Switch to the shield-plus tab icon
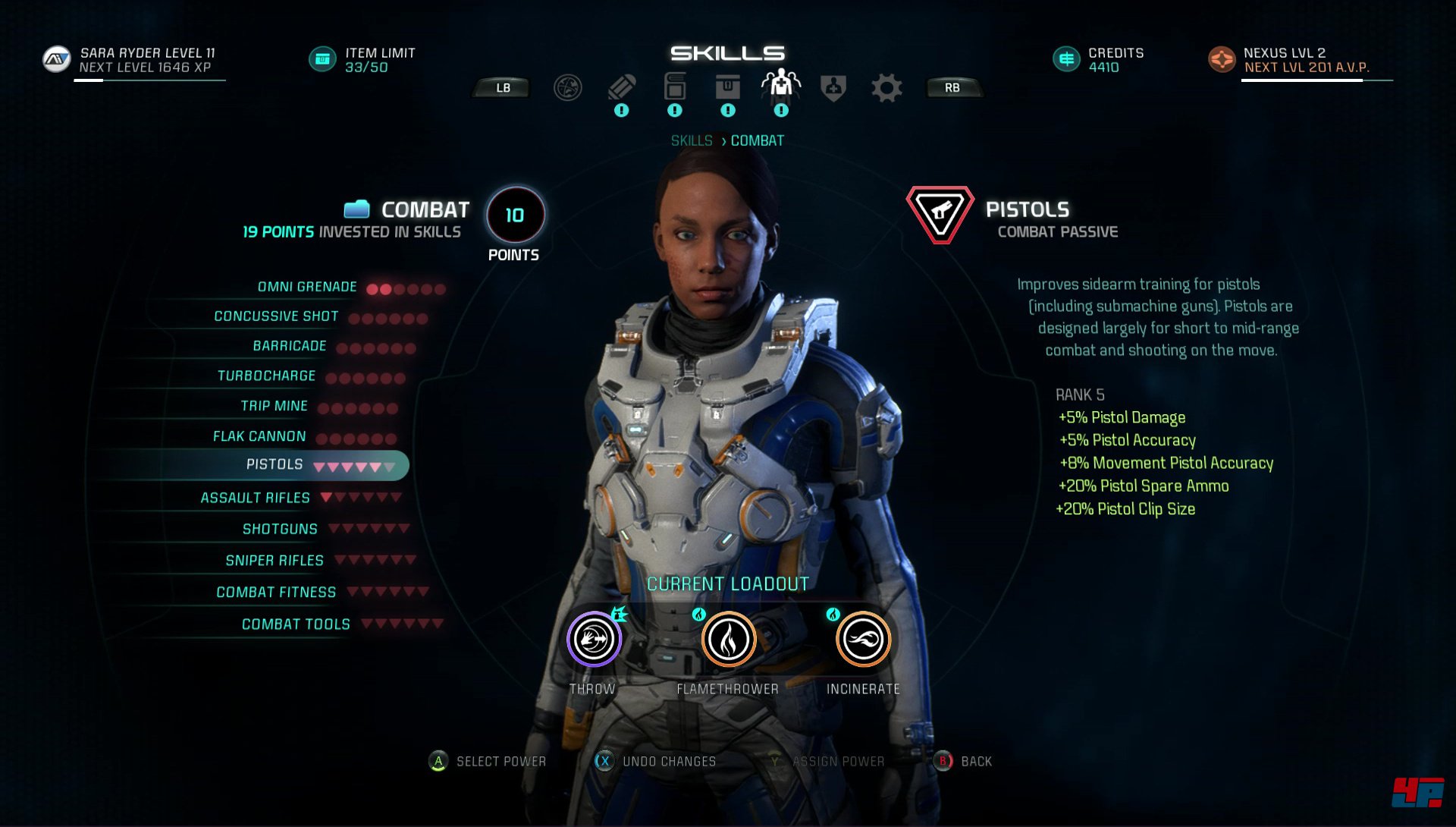The width and height of the screenshot is (1456, 827). click(833, 88)
